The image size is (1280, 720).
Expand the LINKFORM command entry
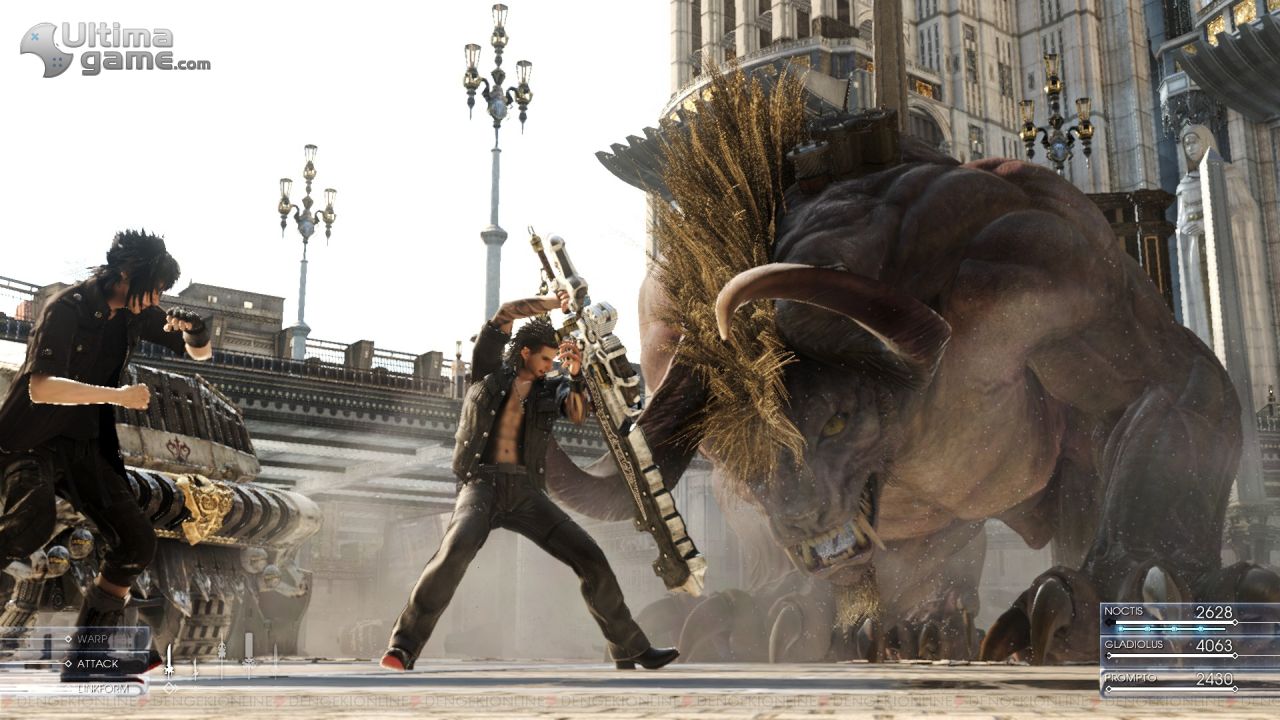103,689
